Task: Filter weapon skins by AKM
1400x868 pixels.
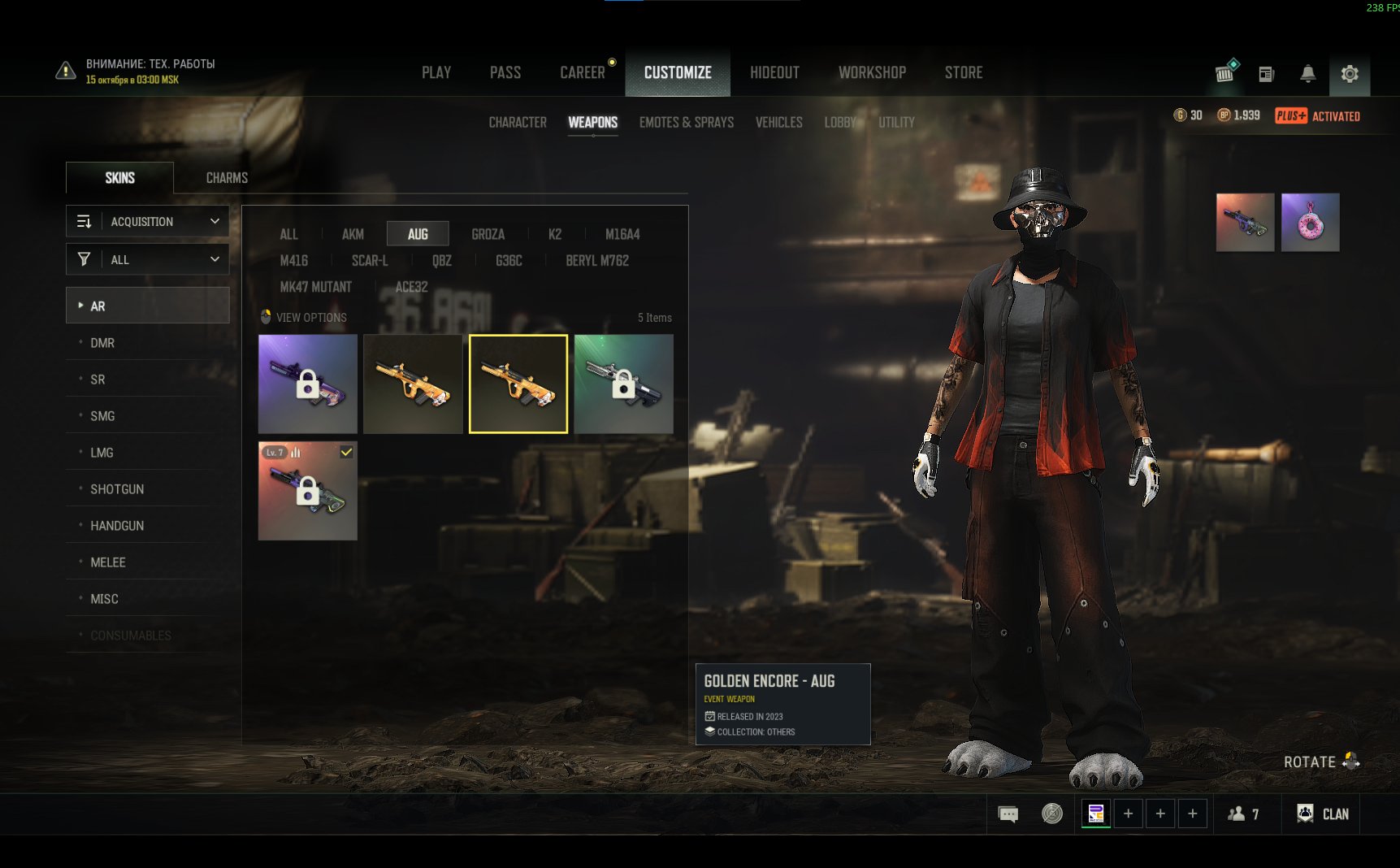Action: pos(353,234)
